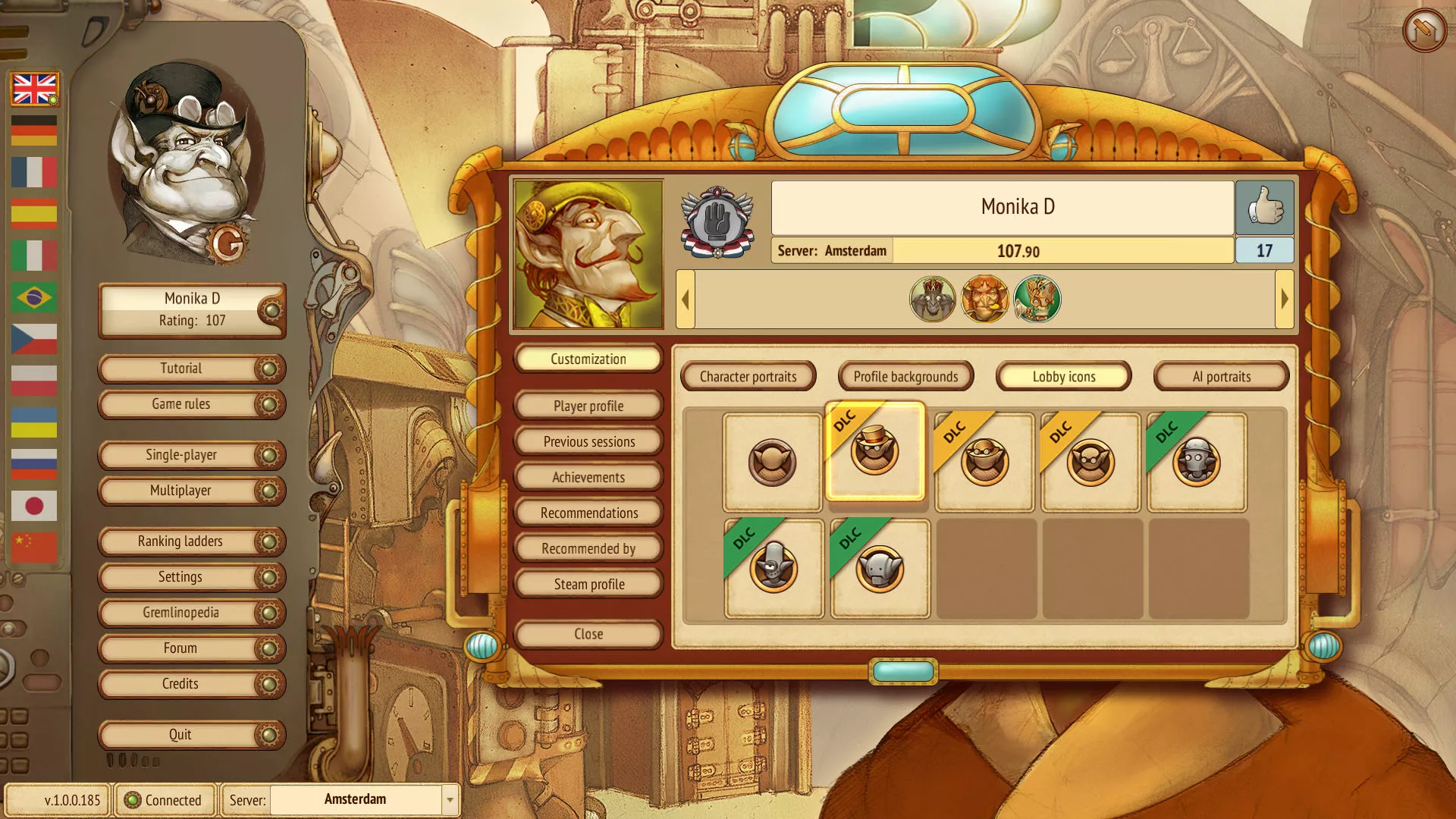
Task: Show Previous sessions
Action: [588, 442]
